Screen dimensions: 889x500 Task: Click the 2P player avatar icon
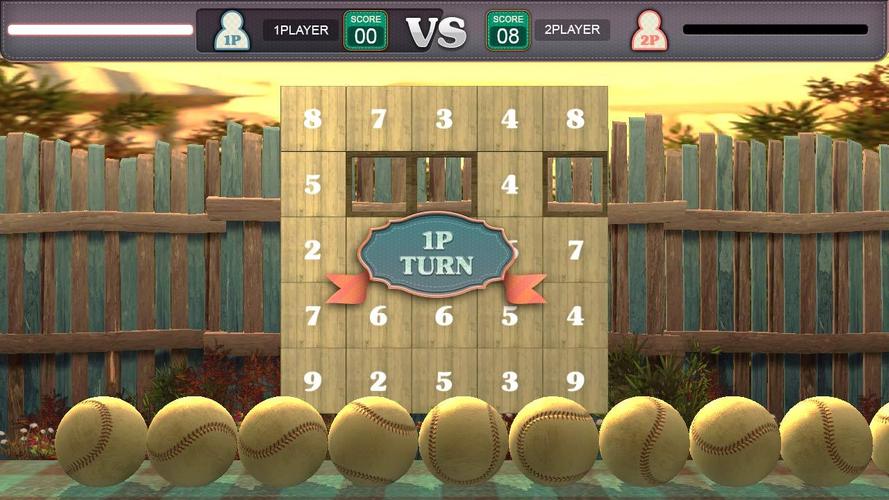pyautogui.click(x=647, y=31)
